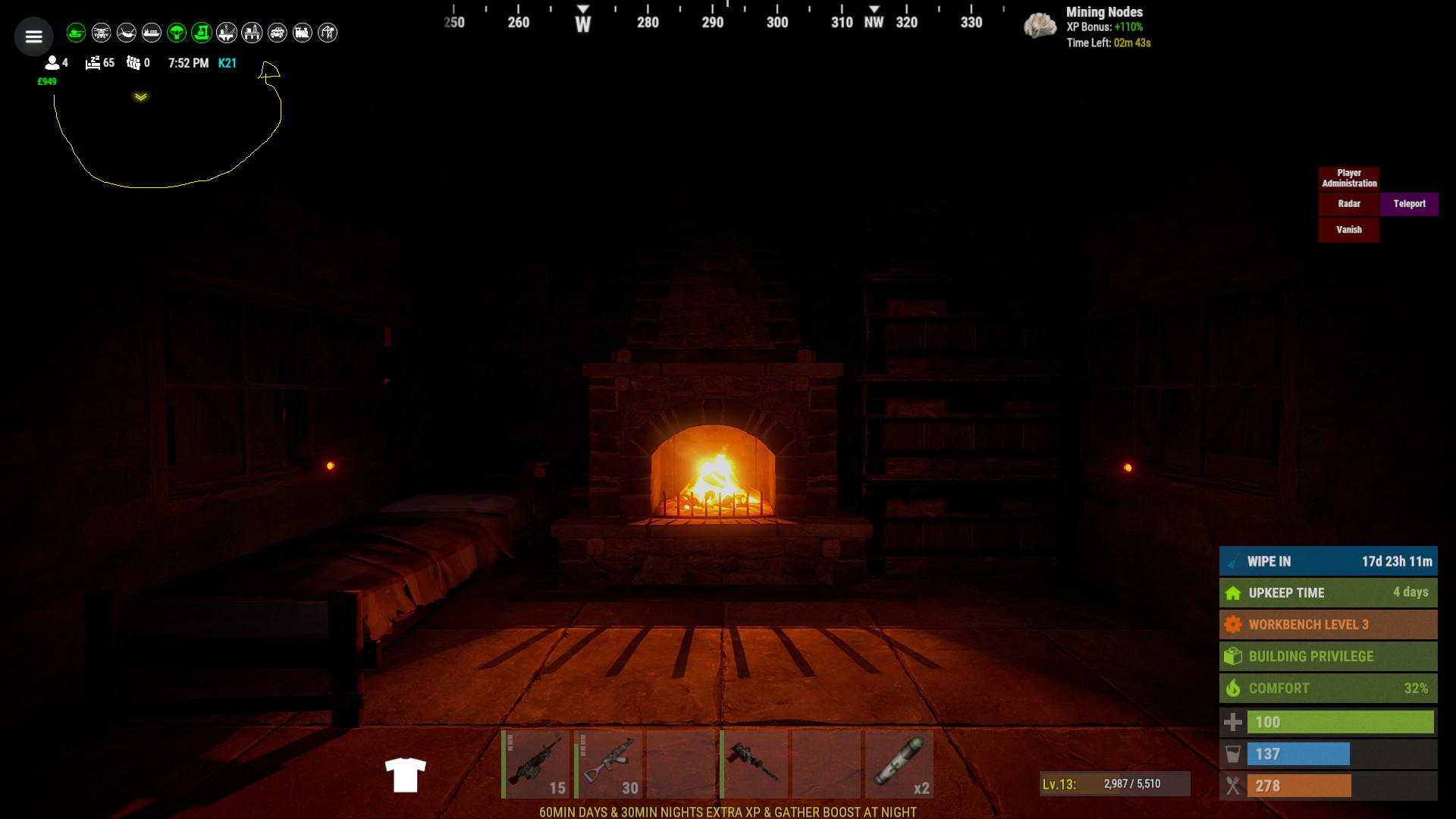The height and width of the screenshot is (819, 1456).
Task: Activate the Radar admin button
Action: pyautogui.click(x=1349, y=204)
